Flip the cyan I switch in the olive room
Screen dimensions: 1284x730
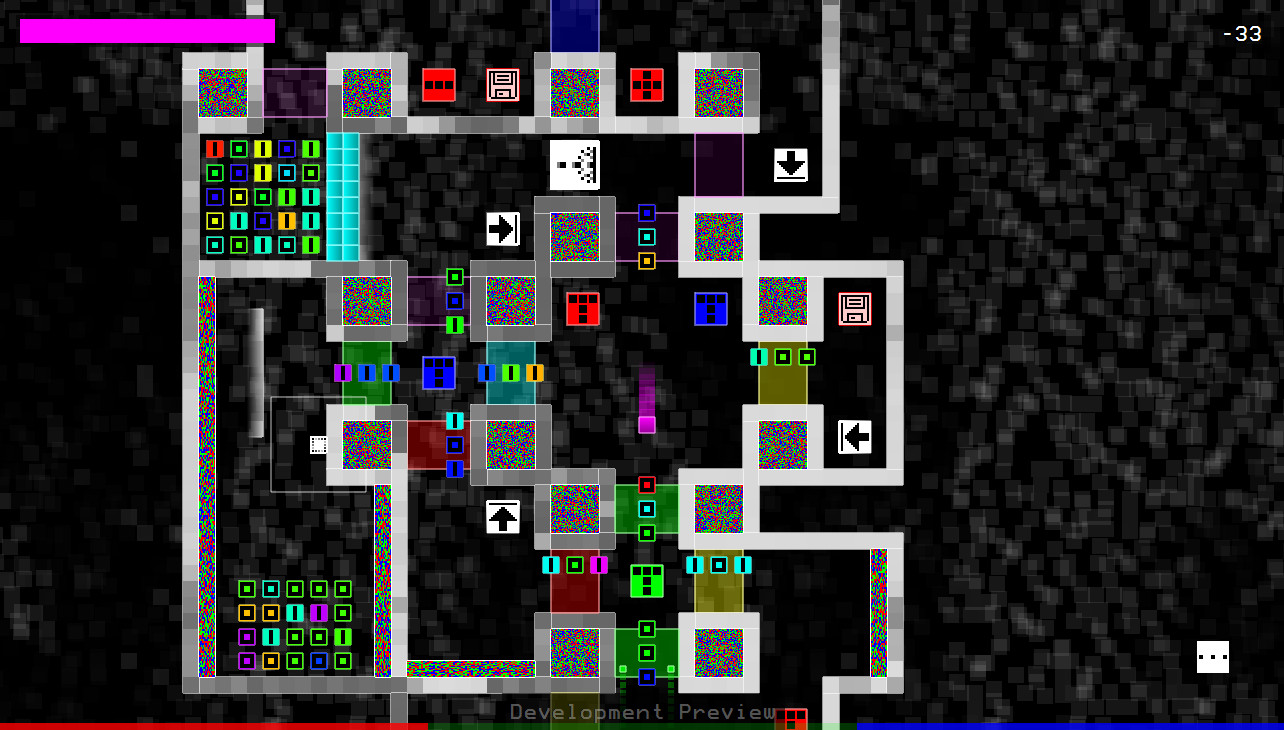click(x=760, y=356)
